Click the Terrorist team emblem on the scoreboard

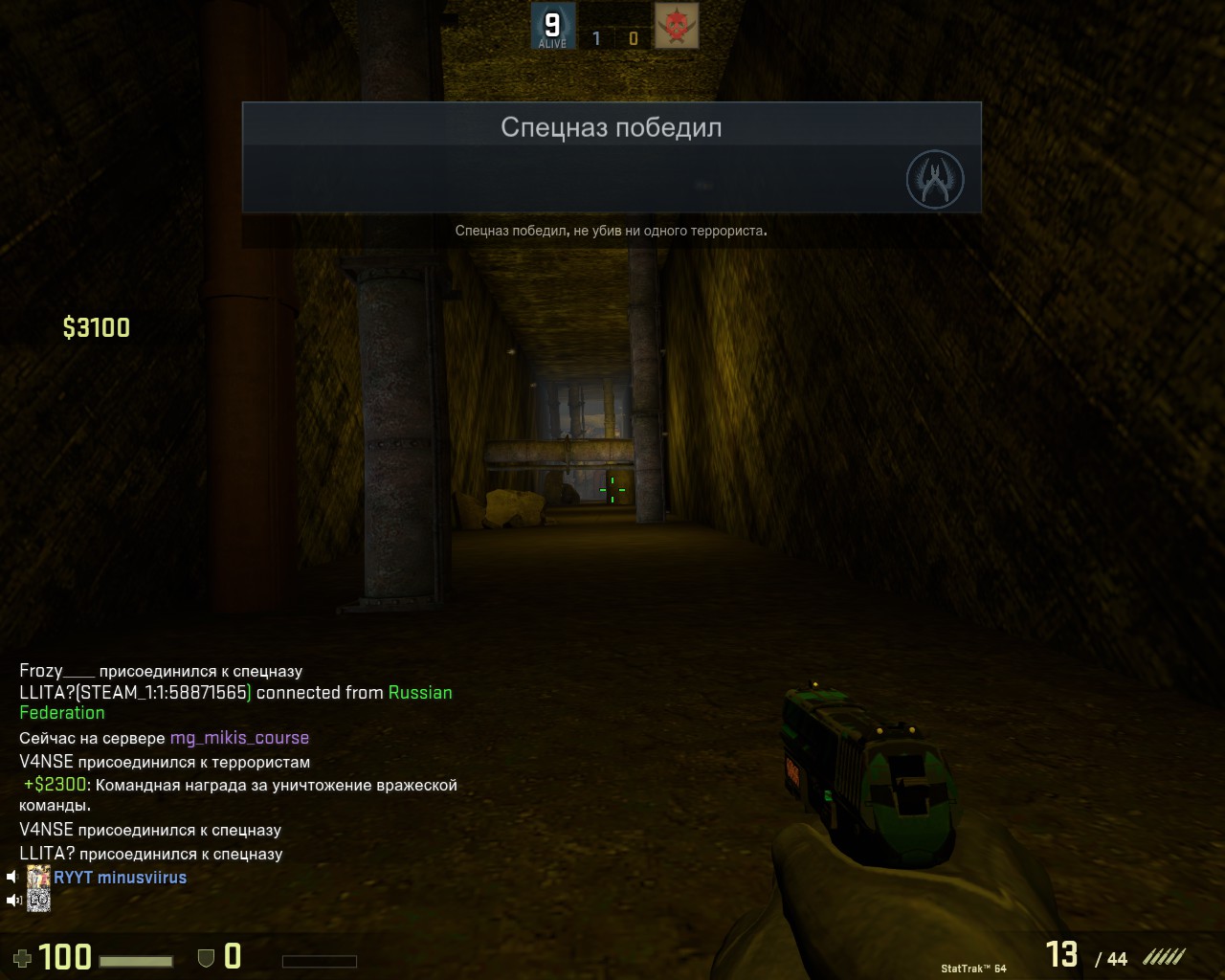[x=677, y=26]
